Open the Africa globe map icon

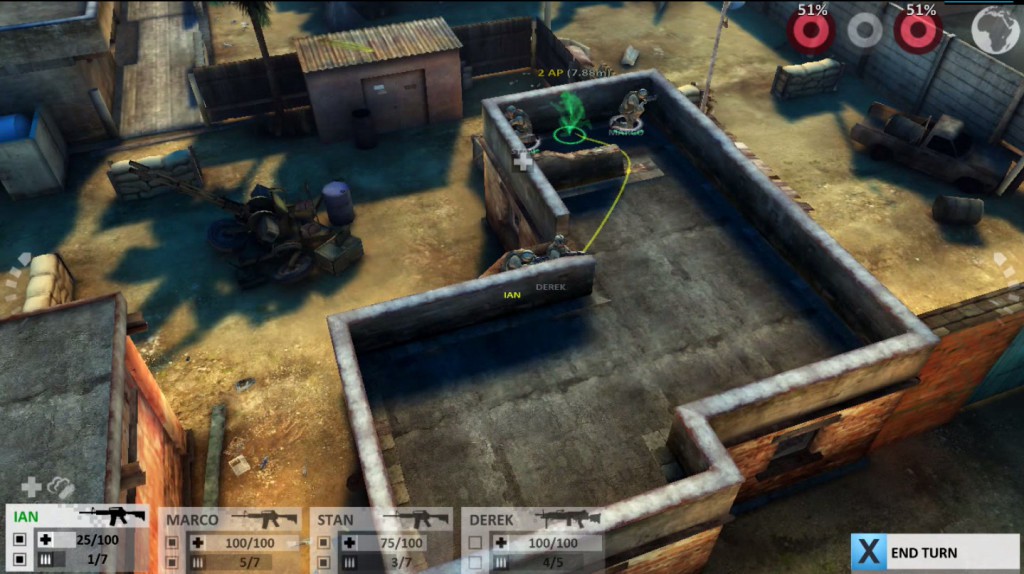(995, 30)
